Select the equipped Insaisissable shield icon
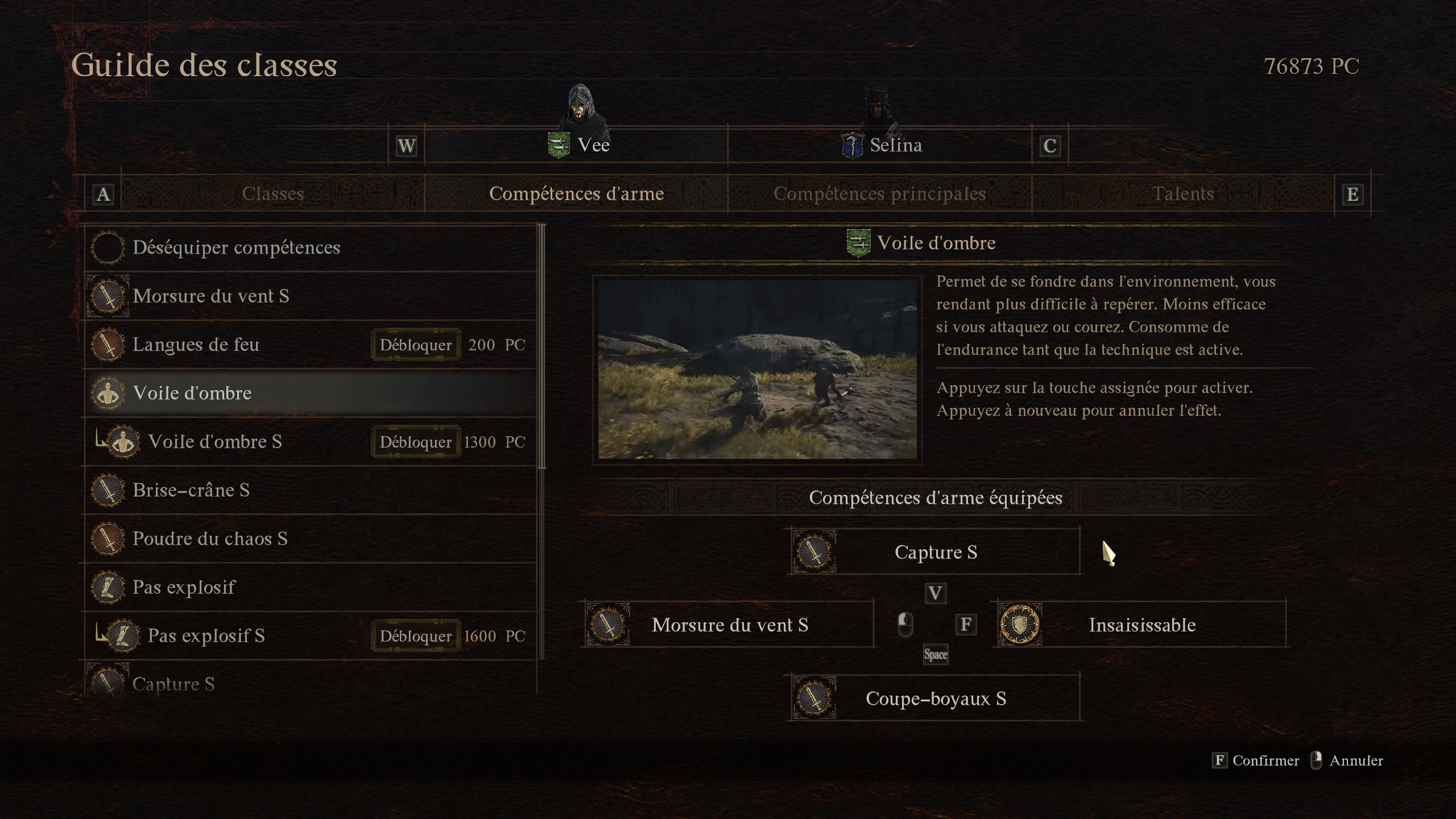 click(x=1021, y=624)
